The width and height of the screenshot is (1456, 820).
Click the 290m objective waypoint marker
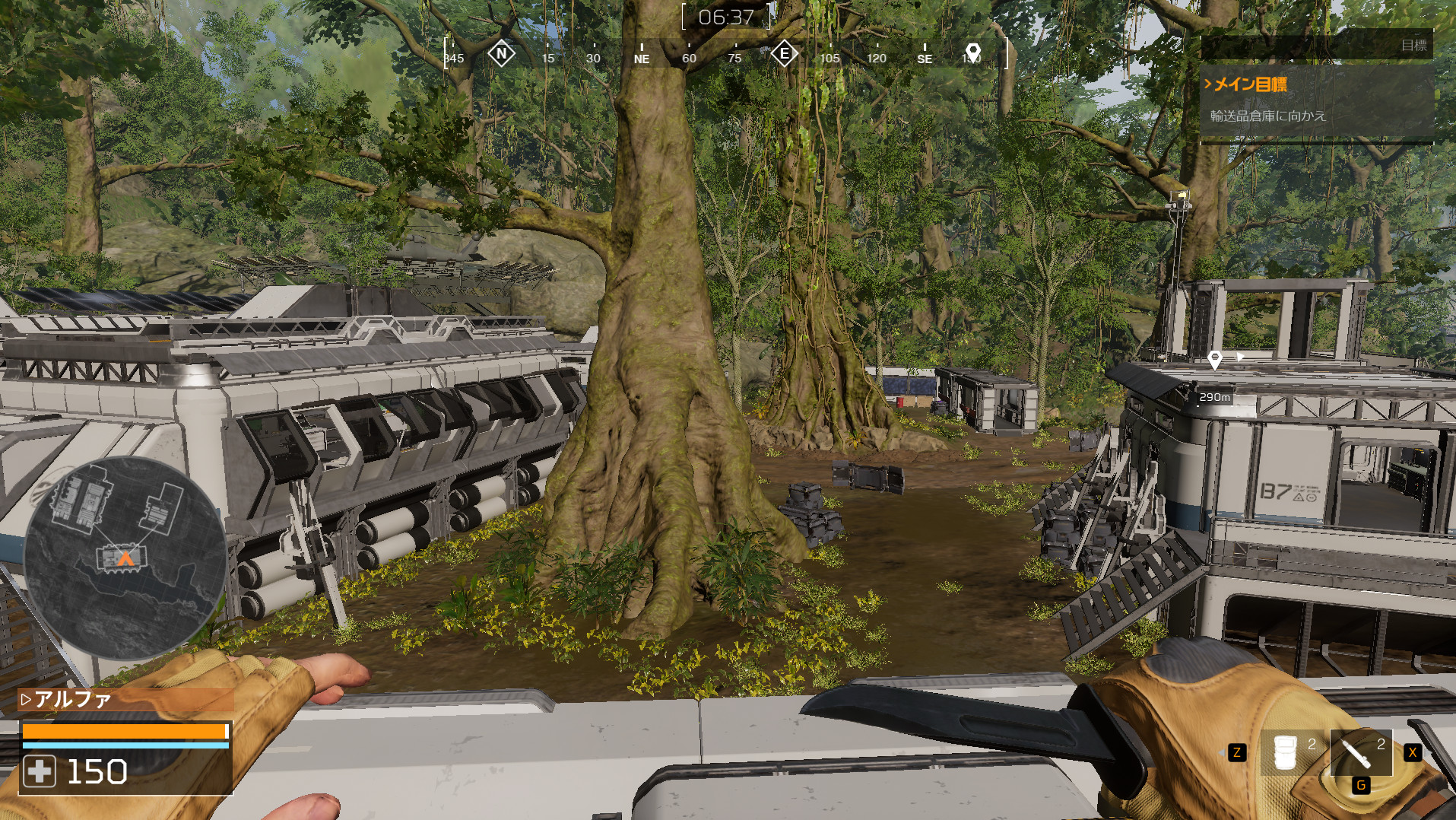(1214, 360)
